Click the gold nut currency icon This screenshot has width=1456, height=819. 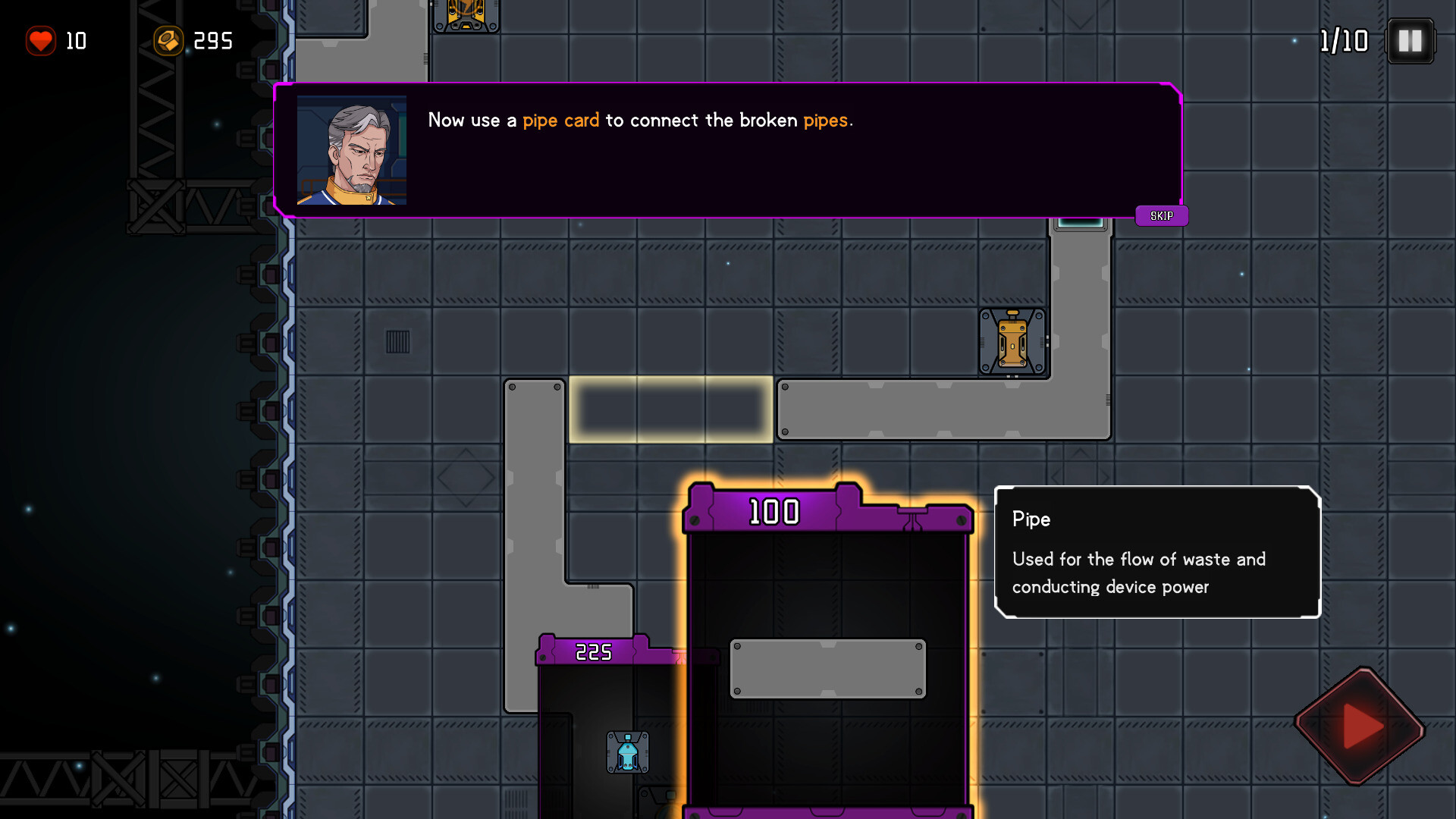tap(169, 41)
